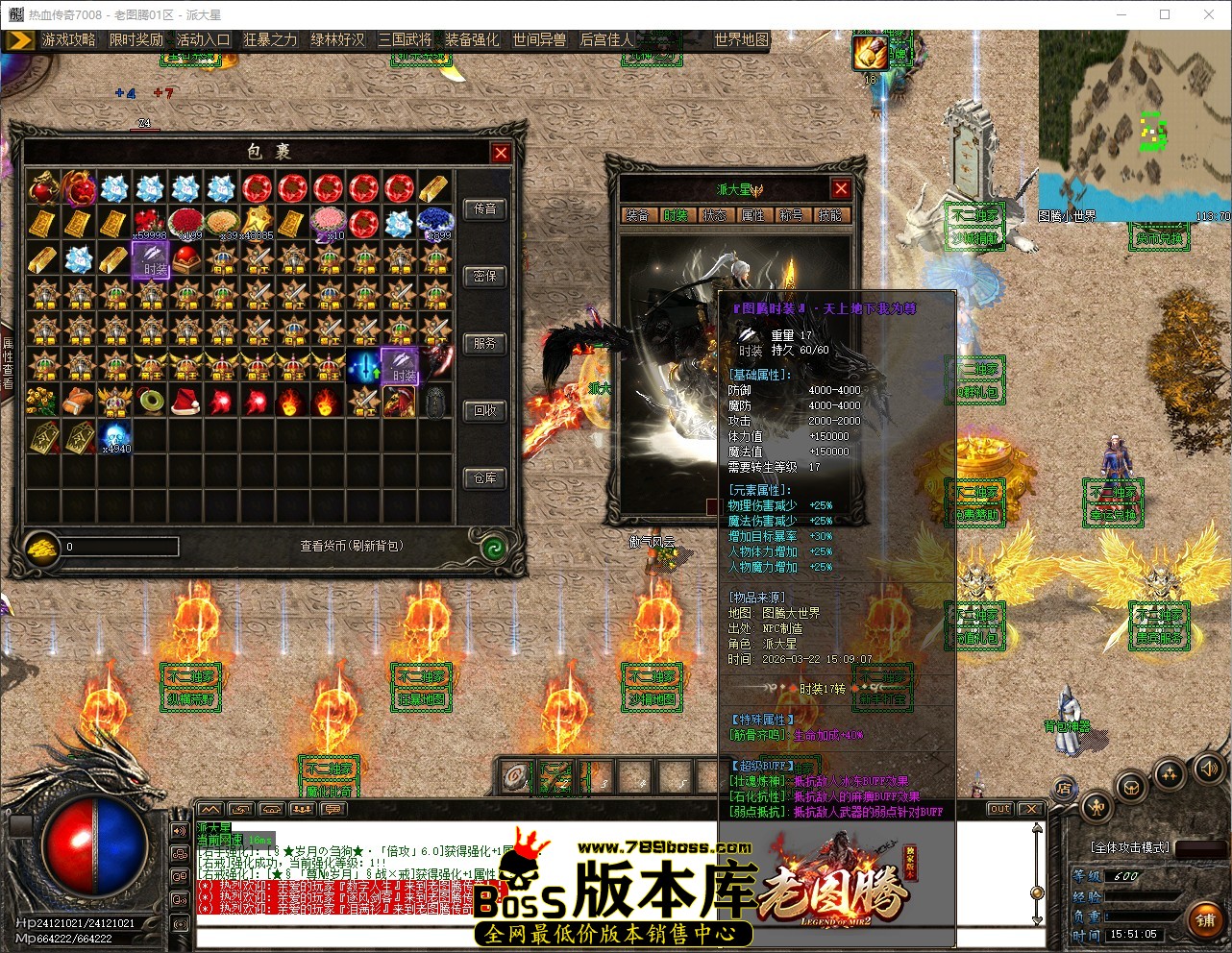
Task: Open the 回收 recycle function
Action: 485,410
